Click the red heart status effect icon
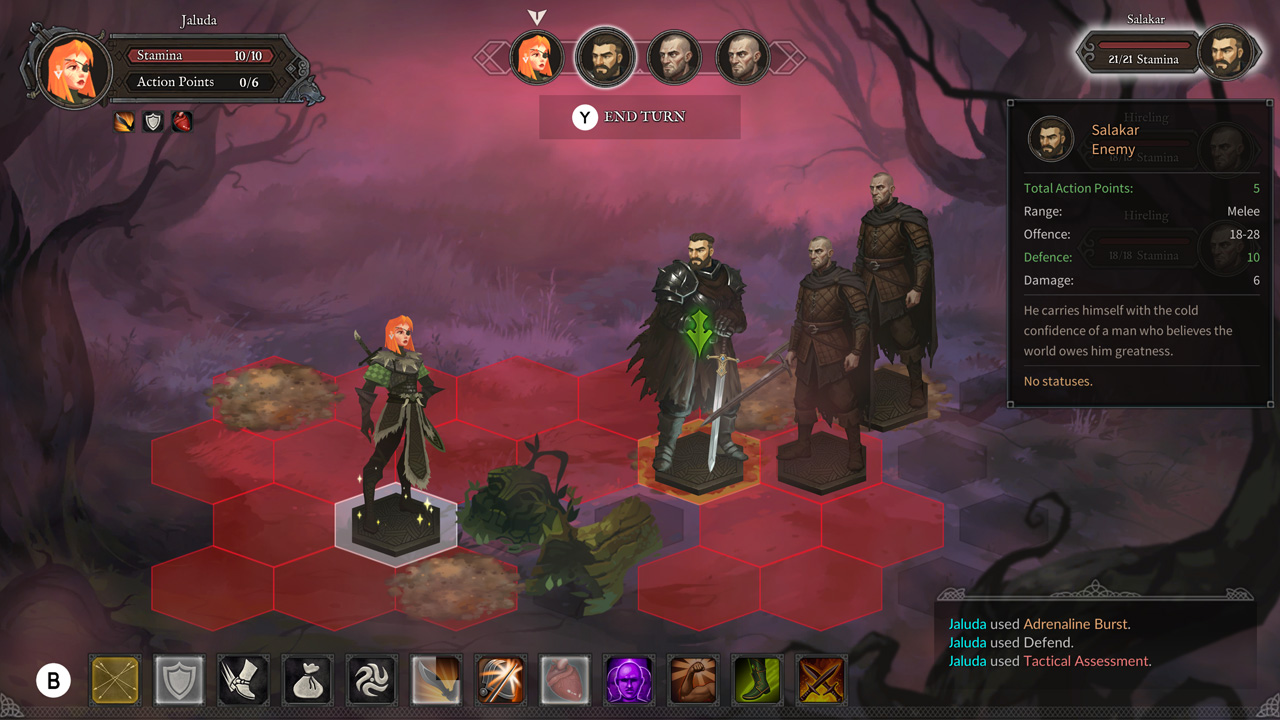 tap(181, 121)
